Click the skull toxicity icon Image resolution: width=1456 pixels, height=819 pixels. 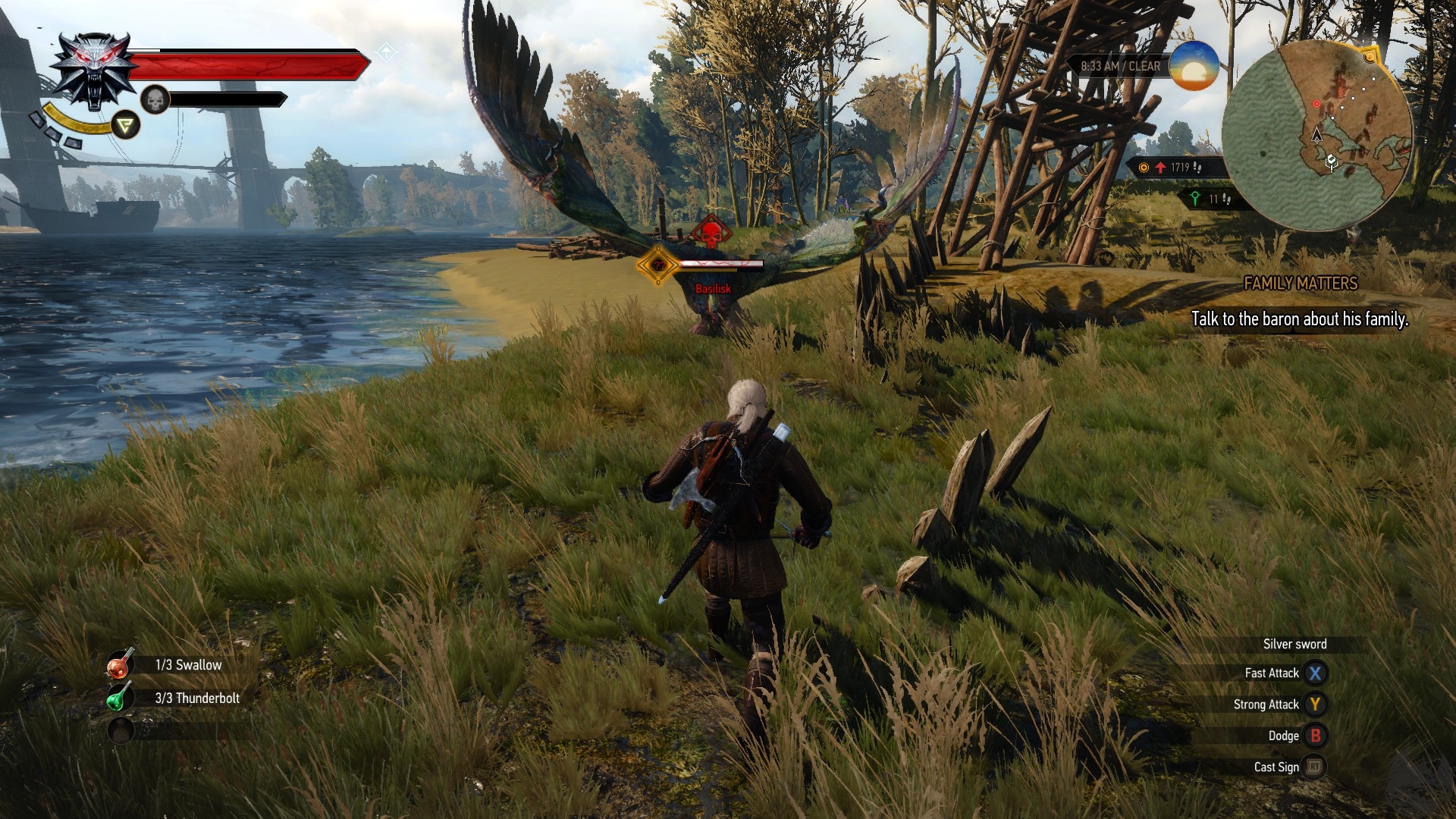(x=155, y=99)
